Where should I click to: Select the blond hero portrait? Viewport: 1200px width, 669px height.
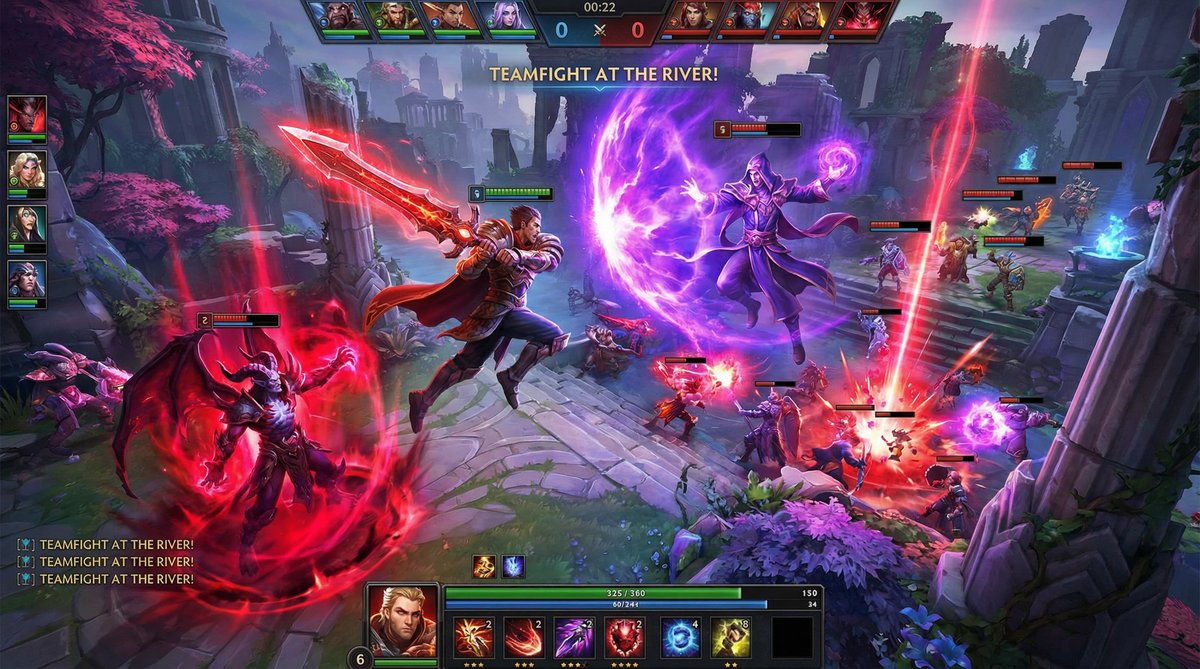pyautogui.click(x=402, y=620)
